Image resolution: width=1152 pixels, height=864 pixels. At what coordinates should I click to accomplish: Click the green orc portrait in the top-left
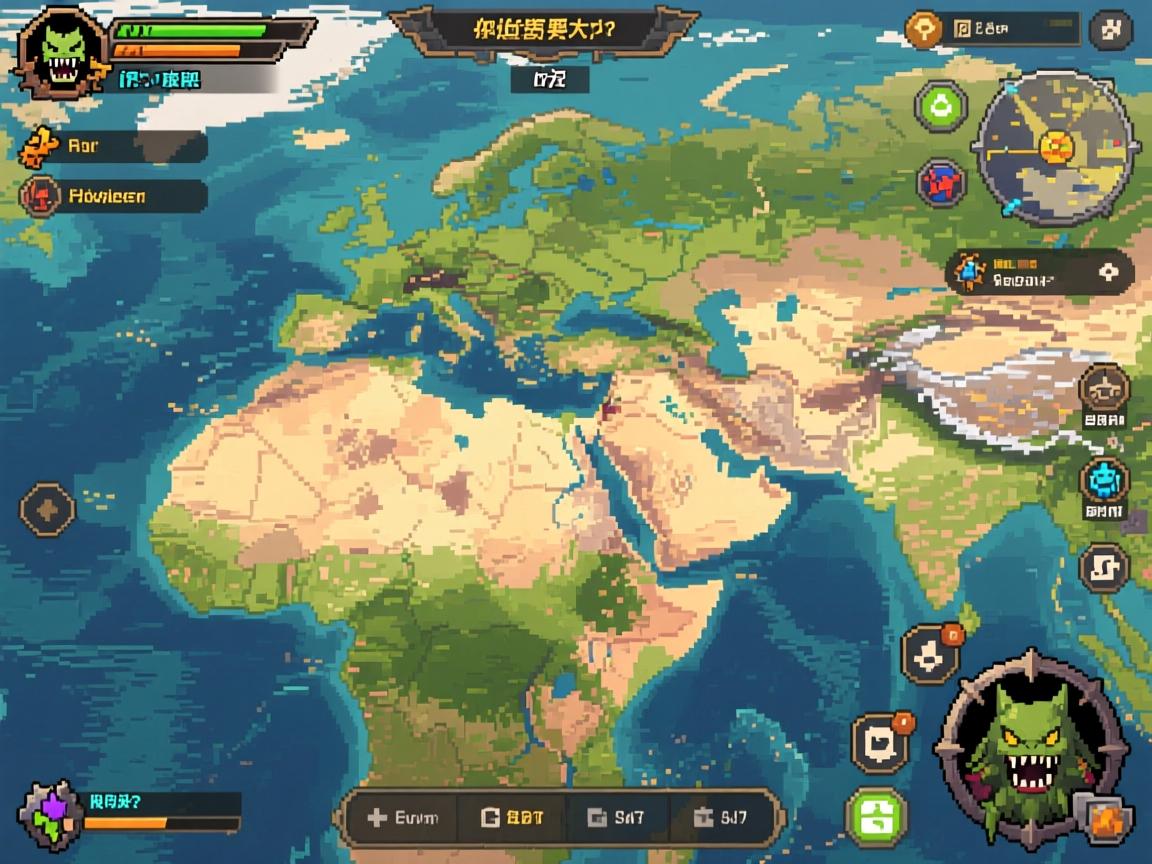62,50
